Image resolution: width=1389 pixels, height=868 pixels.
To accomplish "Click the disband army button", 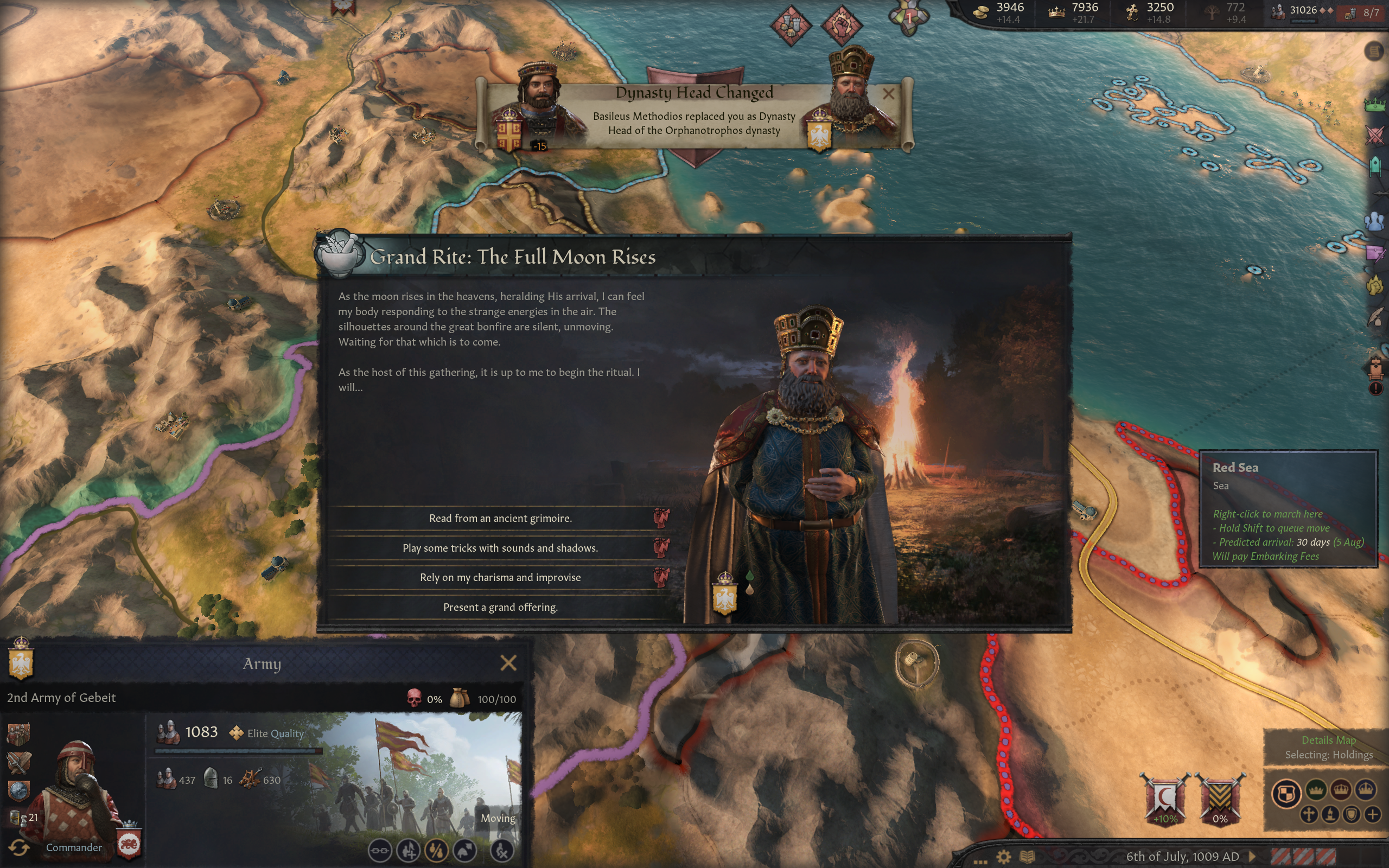I will point(502,851).
